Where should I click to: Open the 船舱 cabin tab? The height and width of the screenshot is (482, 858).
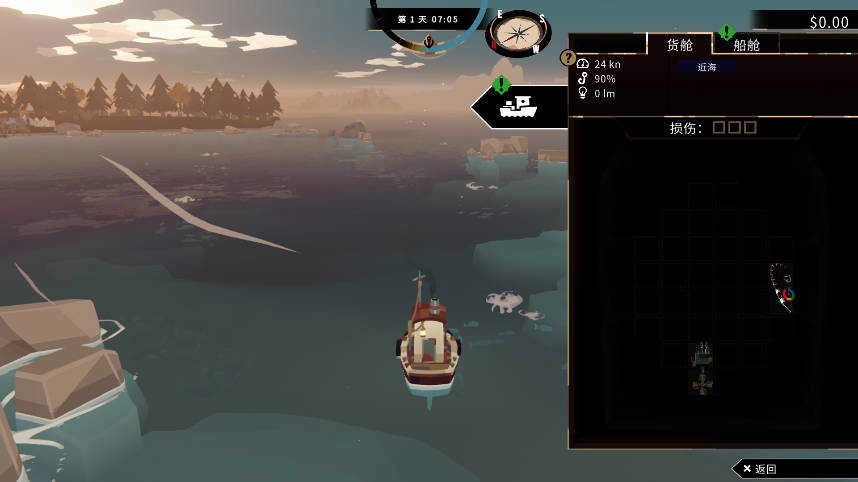(x=746, y=45)
